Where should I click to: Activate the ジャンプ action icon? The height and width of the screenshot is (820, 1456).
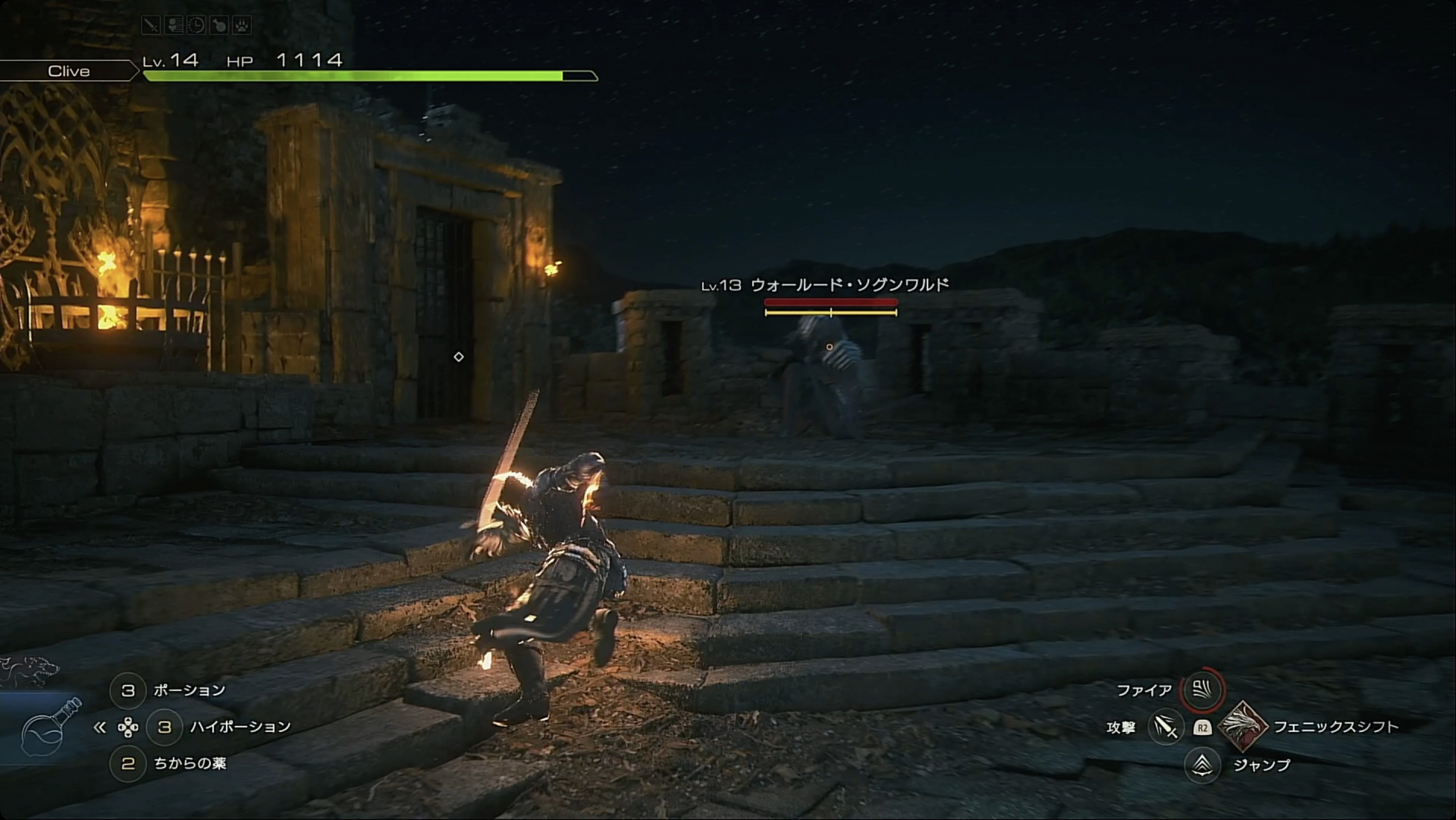pyautogui.click(x=1202, y=765)
